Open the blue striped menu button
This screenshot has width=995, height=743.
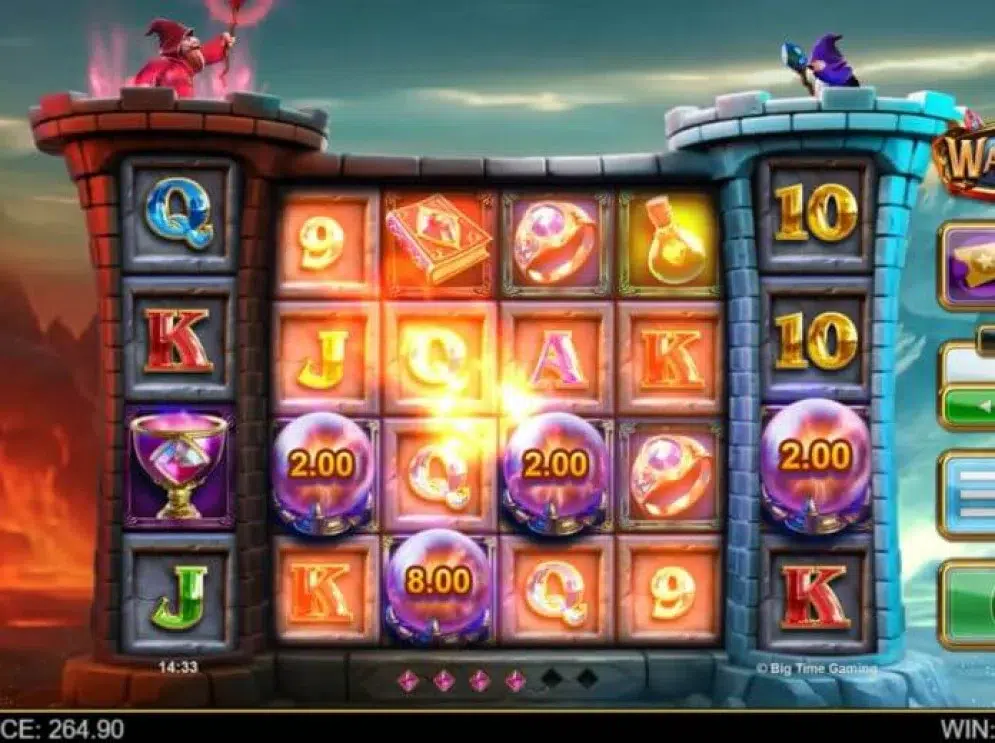pos(970,495)
